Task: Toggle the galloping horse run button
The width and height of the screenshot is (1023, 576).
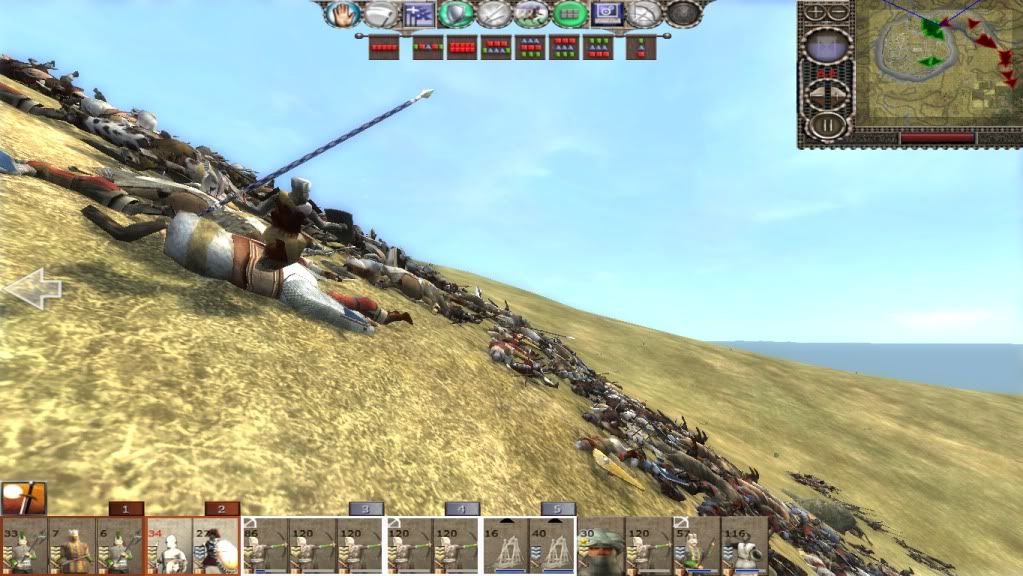Action: click(532, 14)
